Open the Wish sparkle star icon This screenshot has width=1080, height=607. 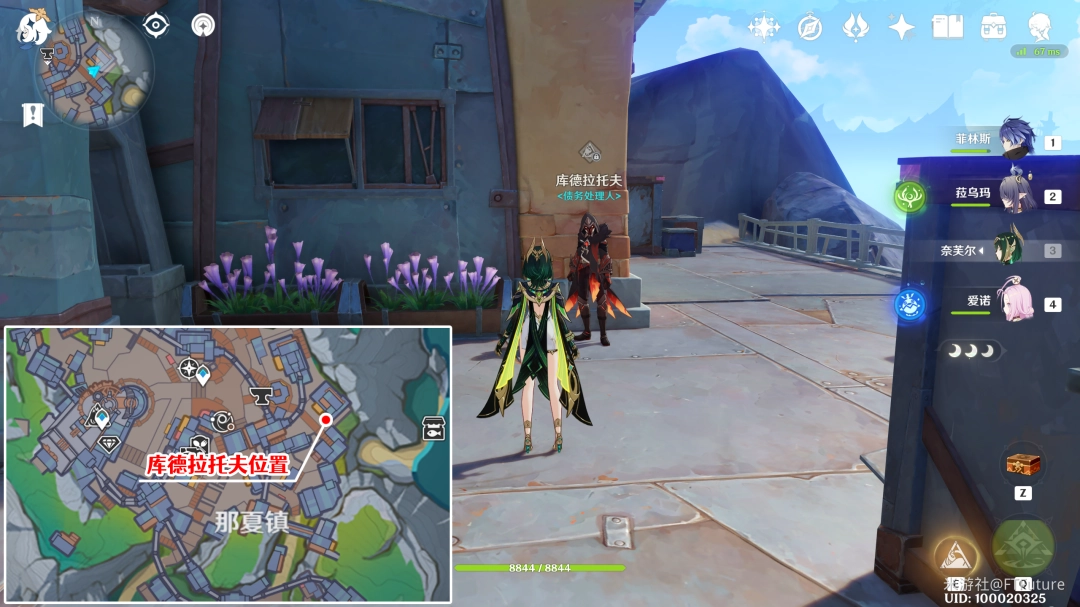(902, 27)
